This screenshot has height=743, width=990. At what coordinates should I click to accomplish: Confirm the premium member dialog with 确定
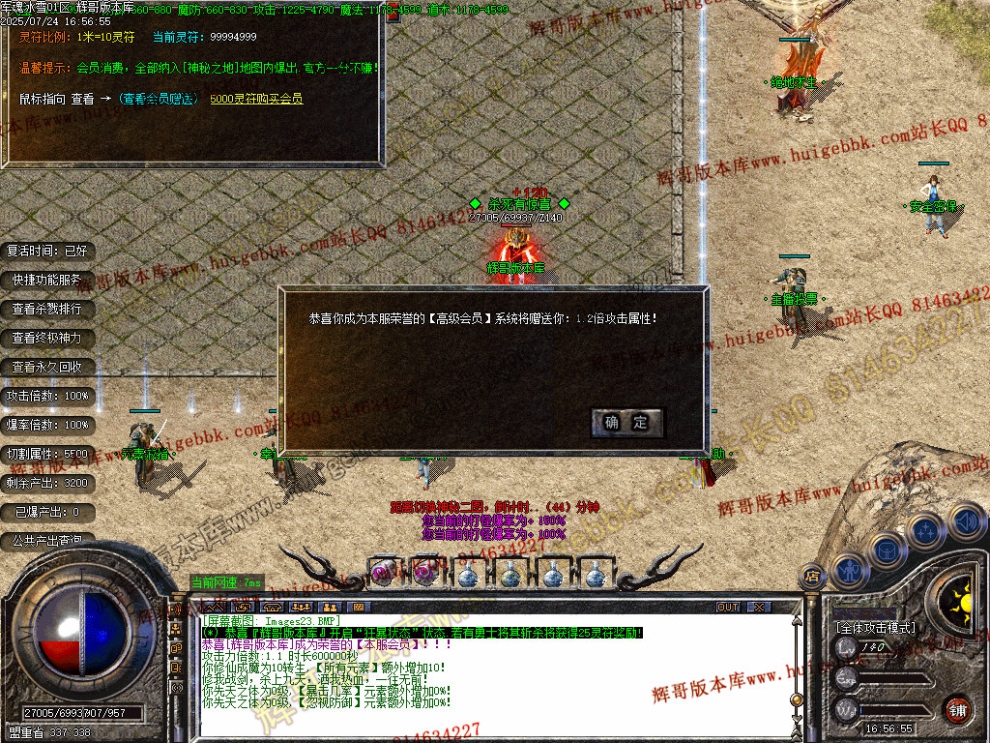pos(626,422)
